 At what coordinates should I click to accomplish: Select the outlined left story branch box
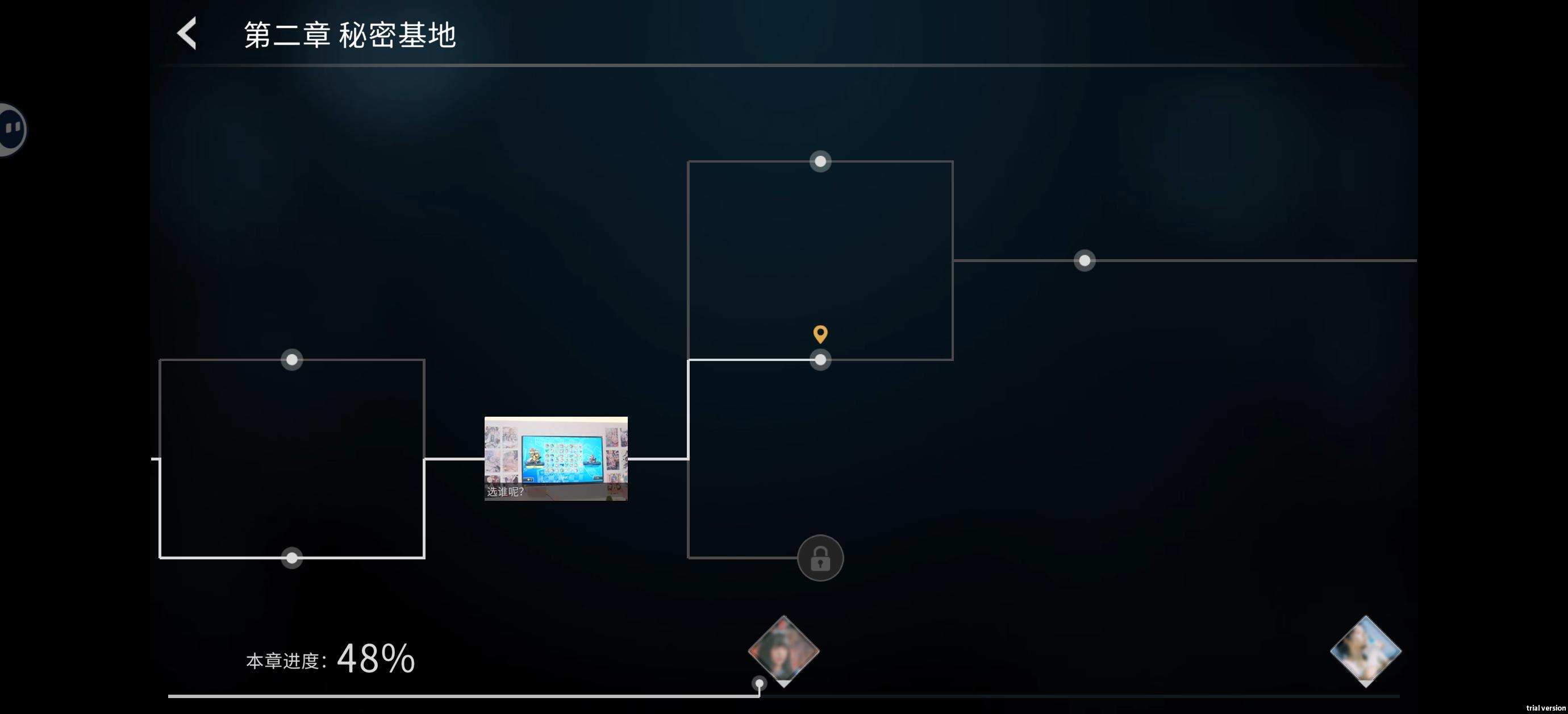pyautogui.click(x=292, y=458)
